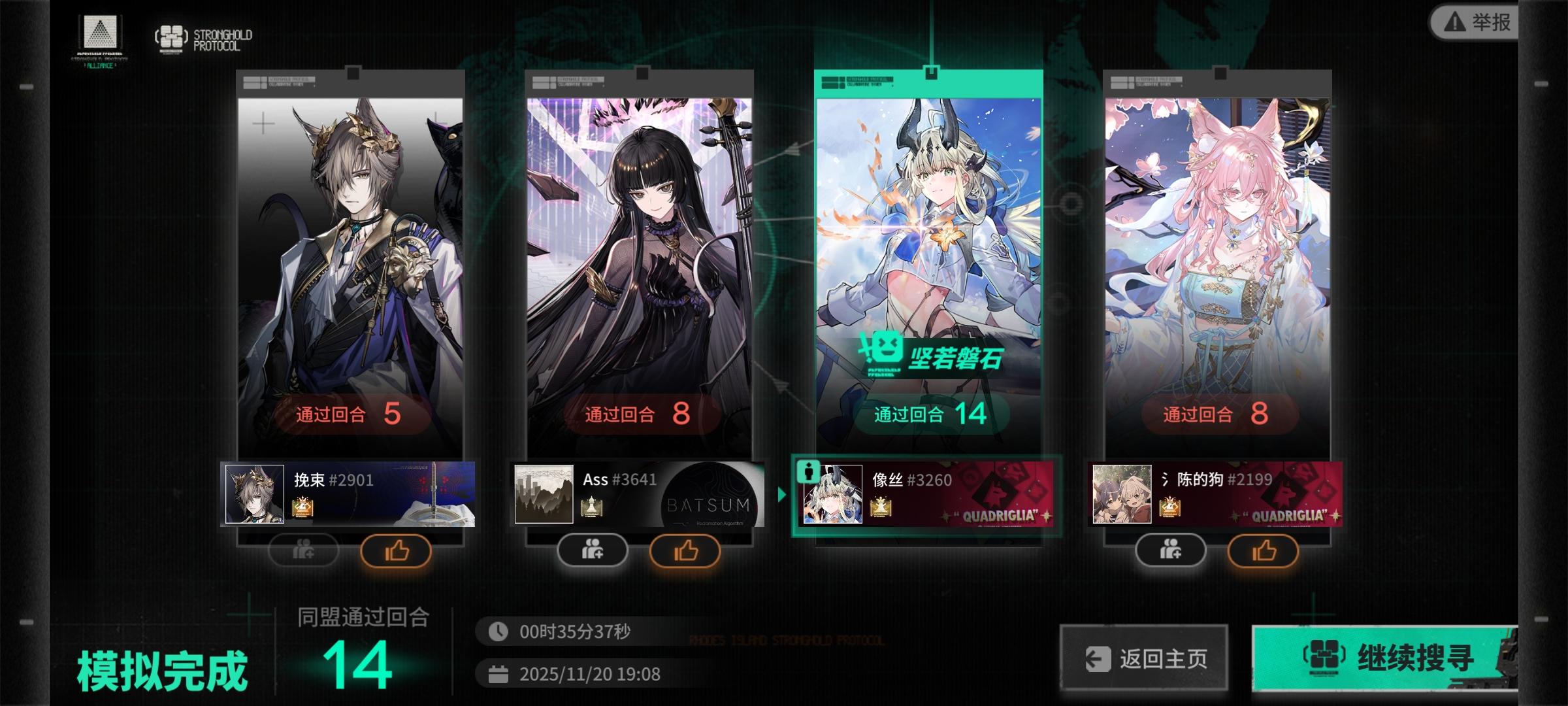Click the calendar icon beside 2025/11/20 date
The height and width of the screenshot is (706, 1568).
tap(499, 674)
